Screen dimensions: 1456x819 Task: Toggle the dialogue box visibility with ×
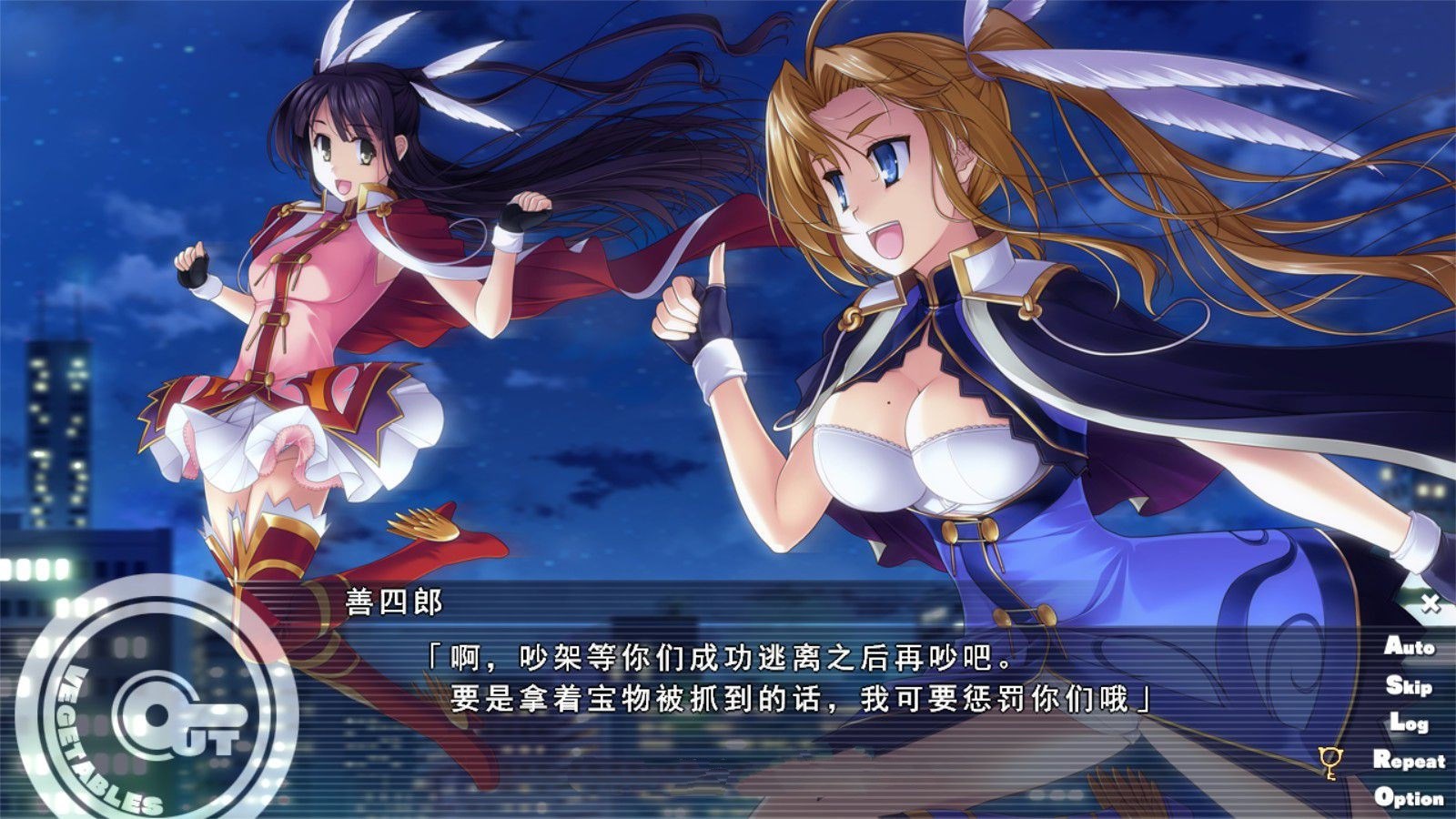point(1431,602)
